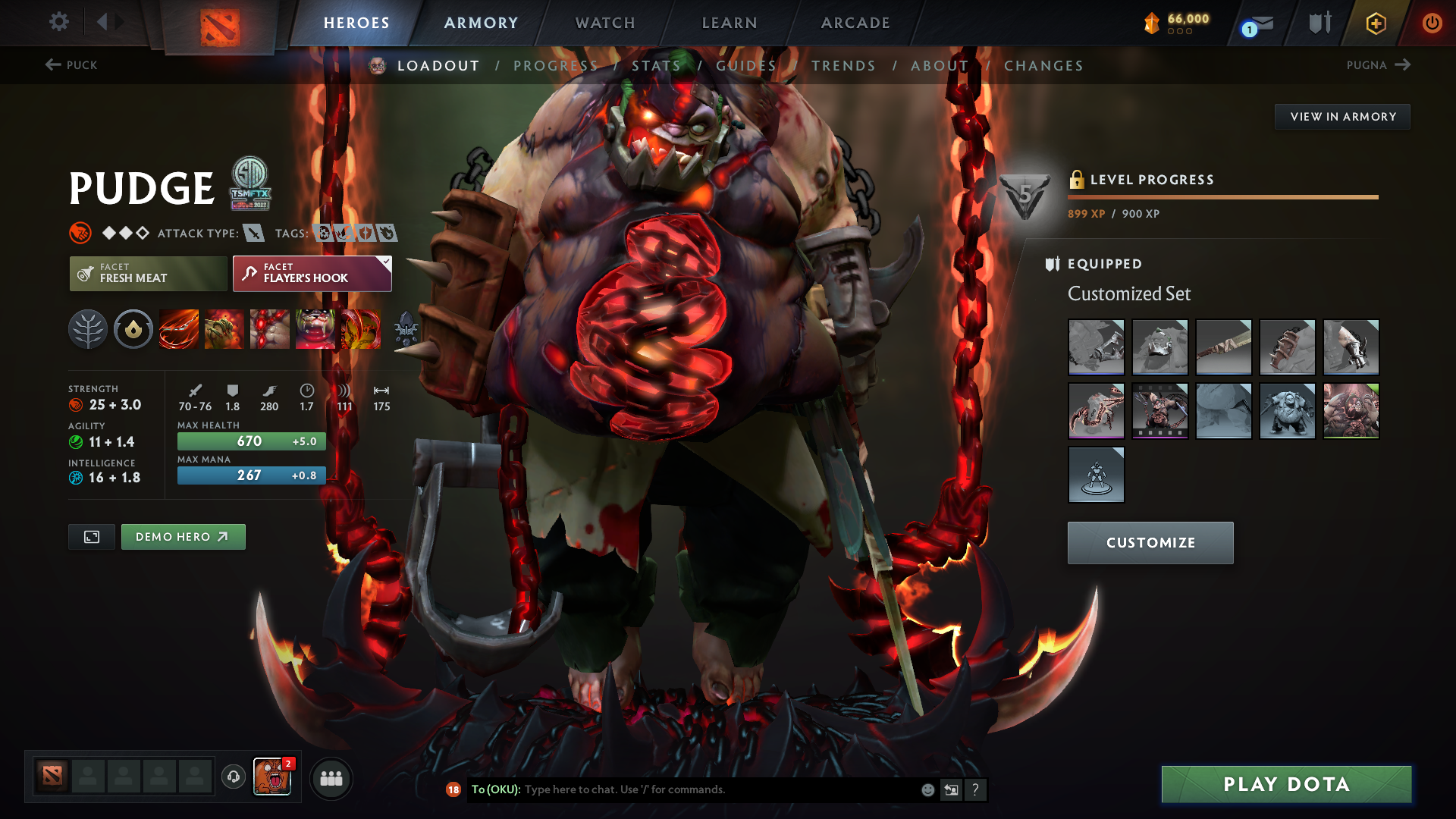Go to previous hero Puck
1456x819 pixels.
(x=71, y=65)
